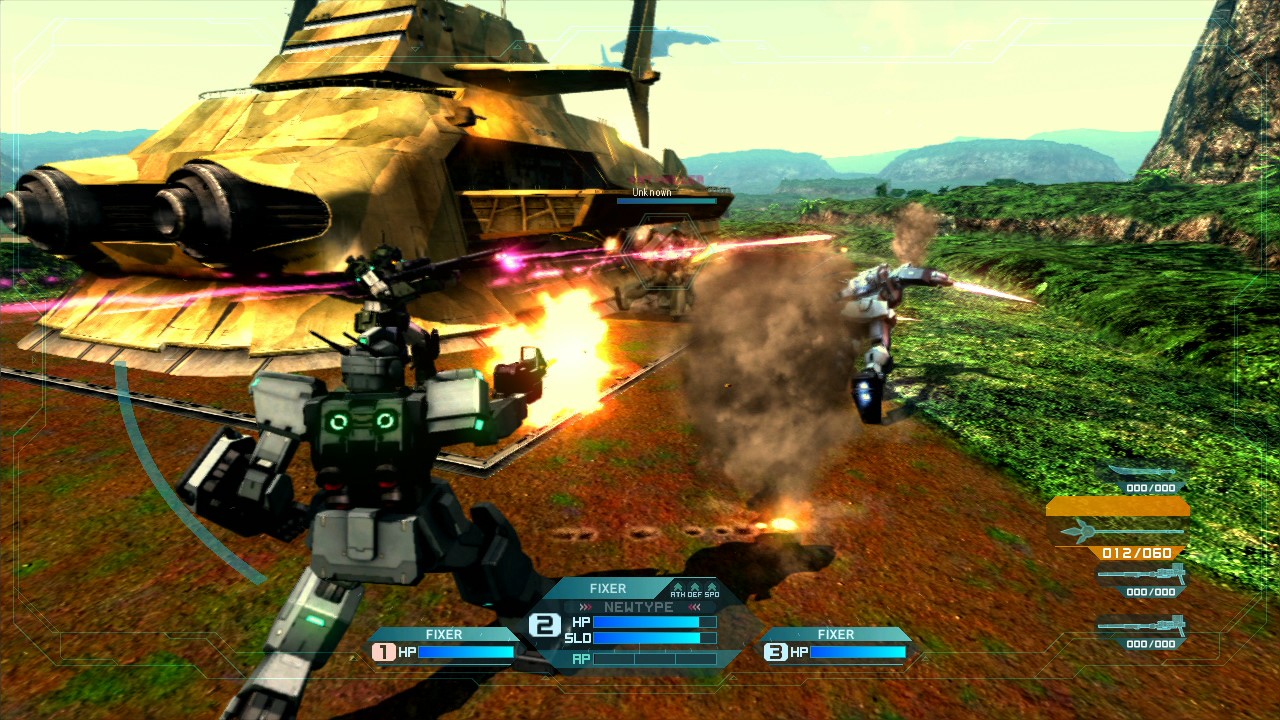Select the curved blade weapon icon

point(1141,471)
